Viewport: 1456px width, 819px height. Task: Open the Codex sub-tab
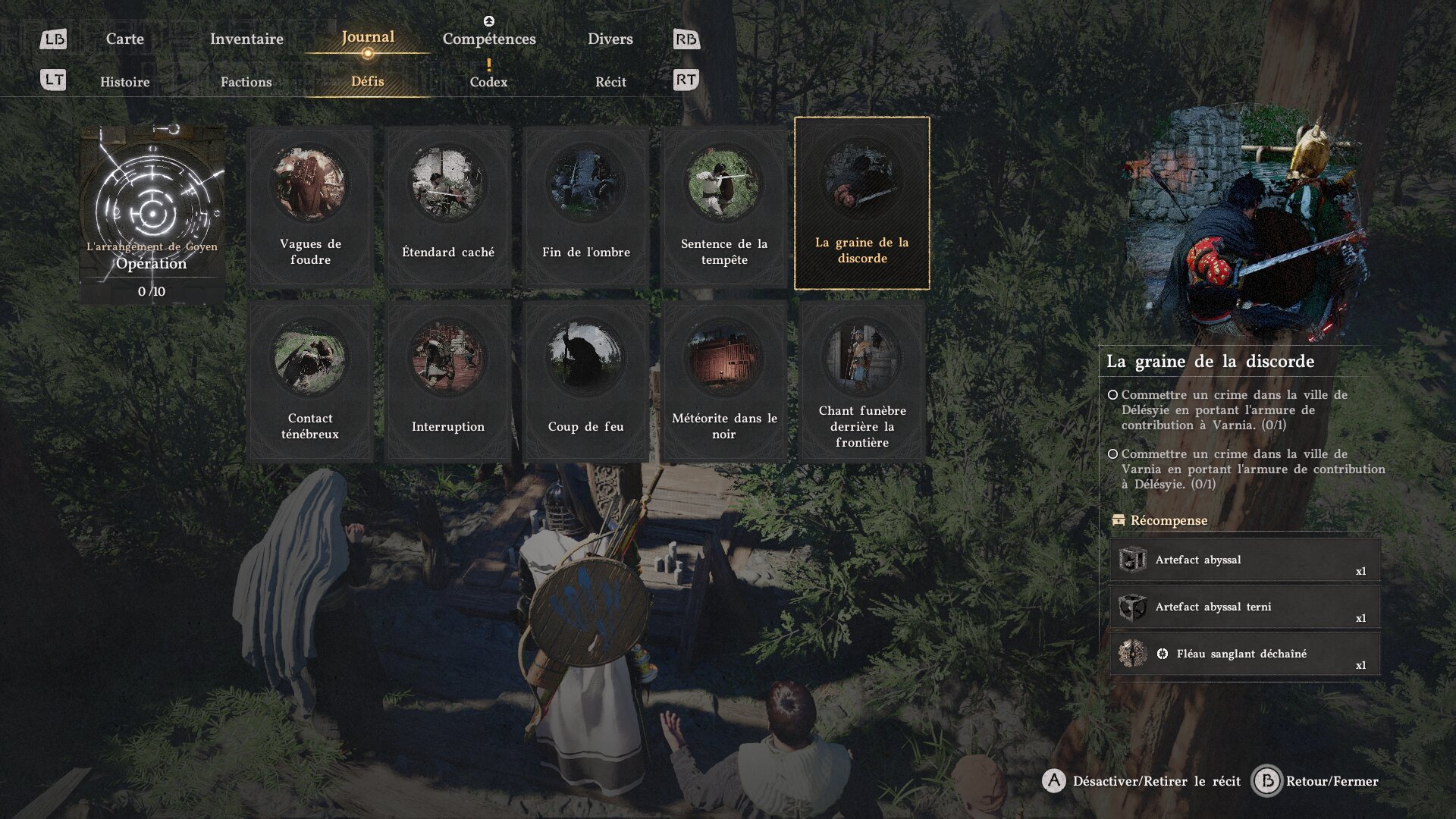click(488, 82)
